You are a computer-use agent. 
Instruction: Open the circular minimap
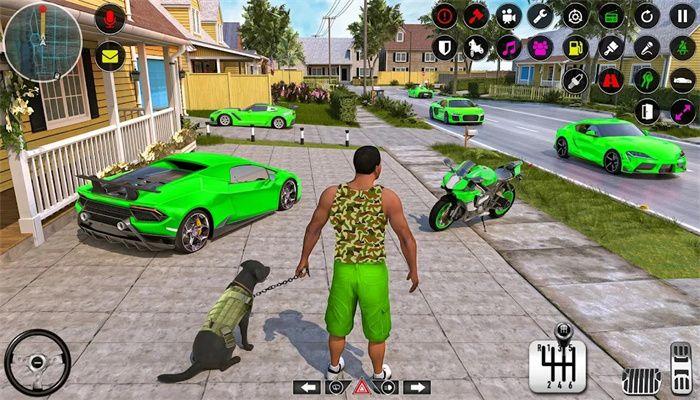click(42, 41)
